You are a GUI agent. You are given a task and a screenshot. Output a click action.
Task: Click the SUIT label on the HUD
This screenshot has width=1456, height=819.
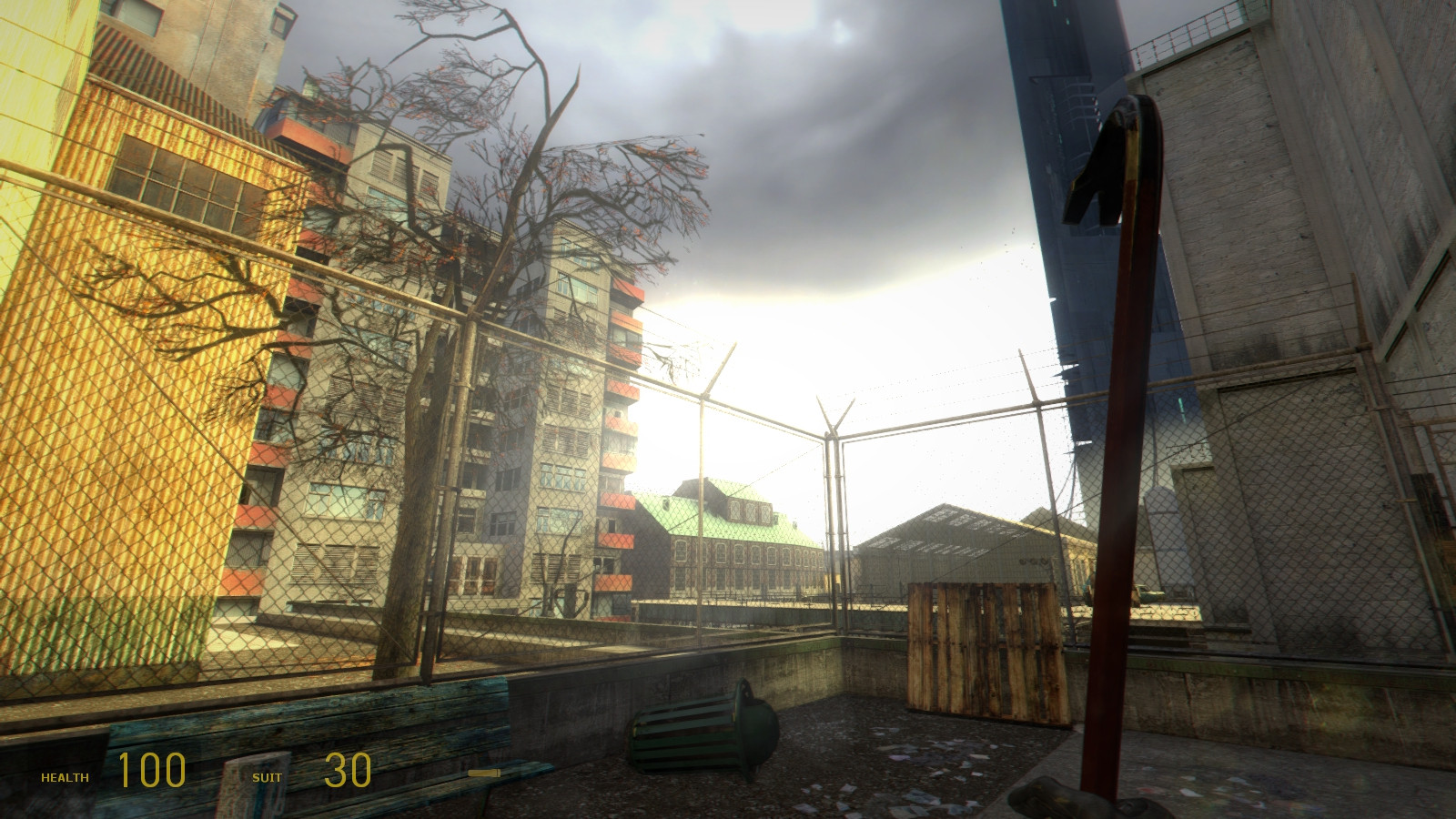(x=268, y=777)
